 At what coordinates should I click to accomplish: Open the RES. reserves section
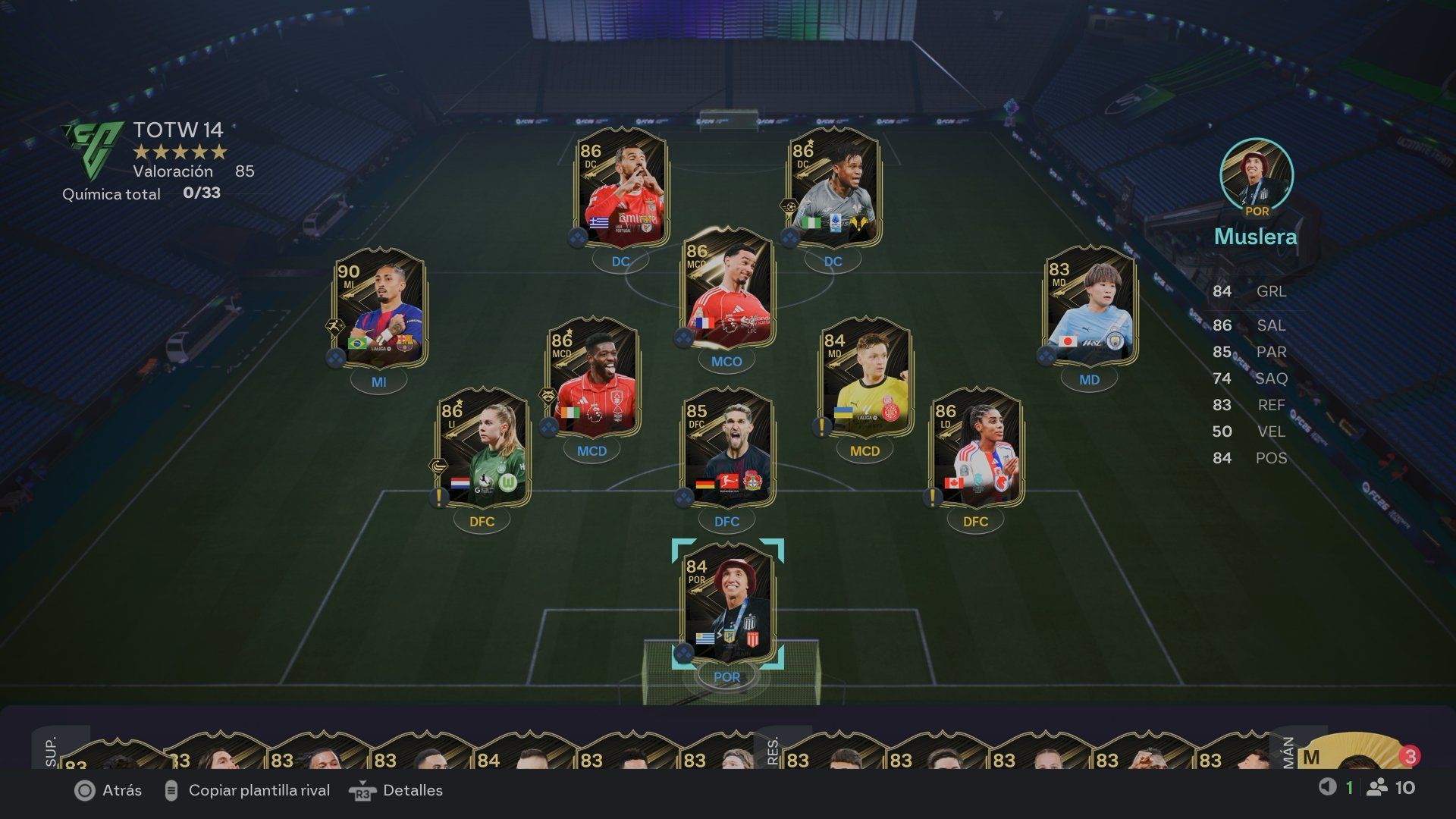point(773,751)
